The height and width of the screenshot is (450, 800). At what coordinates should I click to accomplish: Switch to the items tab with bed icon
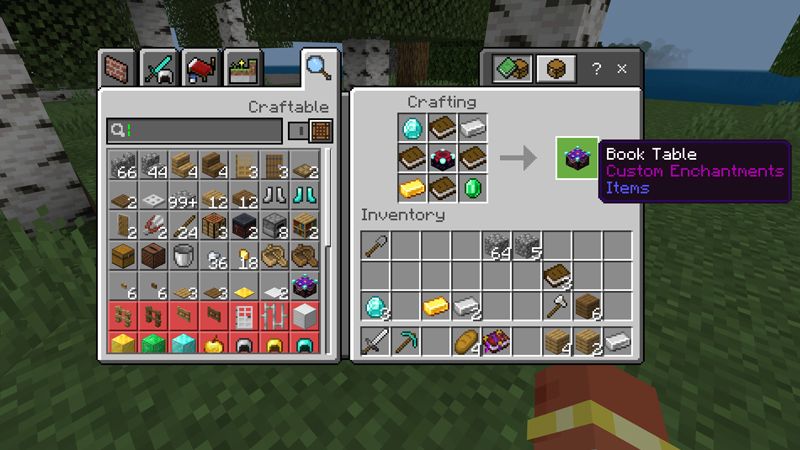coord(201,69)
